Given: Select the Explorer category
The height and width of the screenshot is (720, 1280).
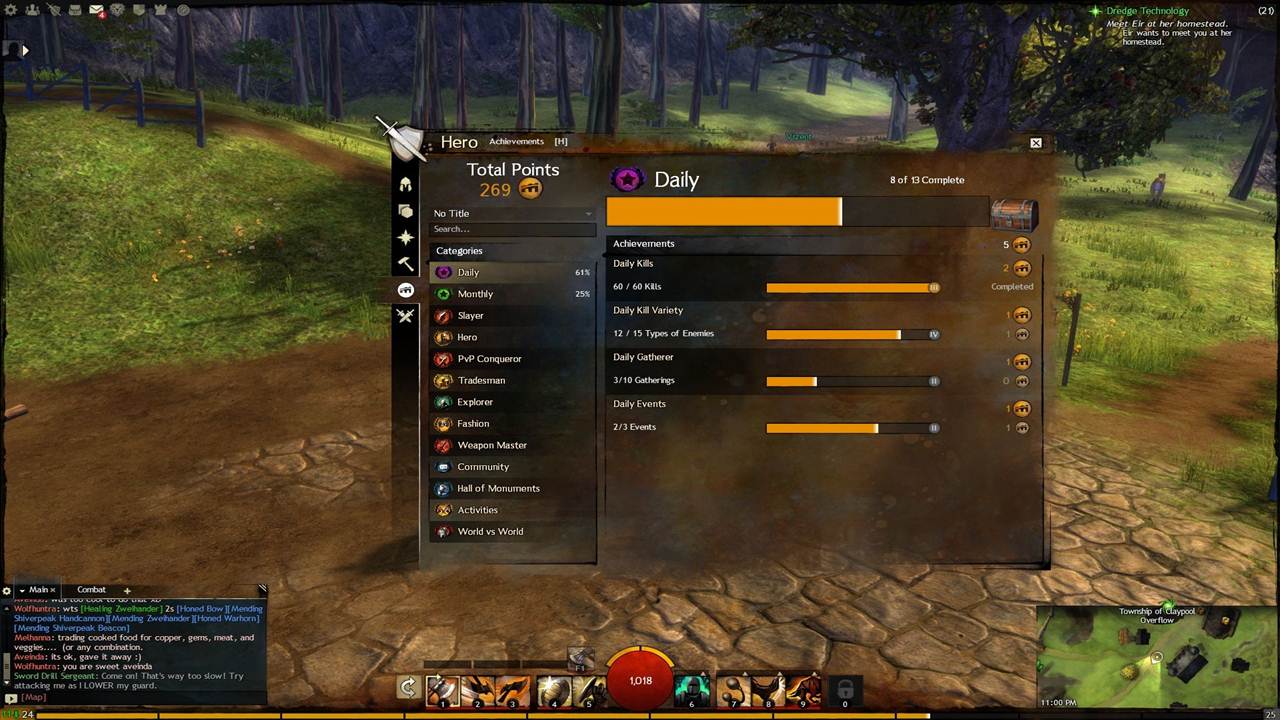Looking at the screenshot, I should point(475,402).
